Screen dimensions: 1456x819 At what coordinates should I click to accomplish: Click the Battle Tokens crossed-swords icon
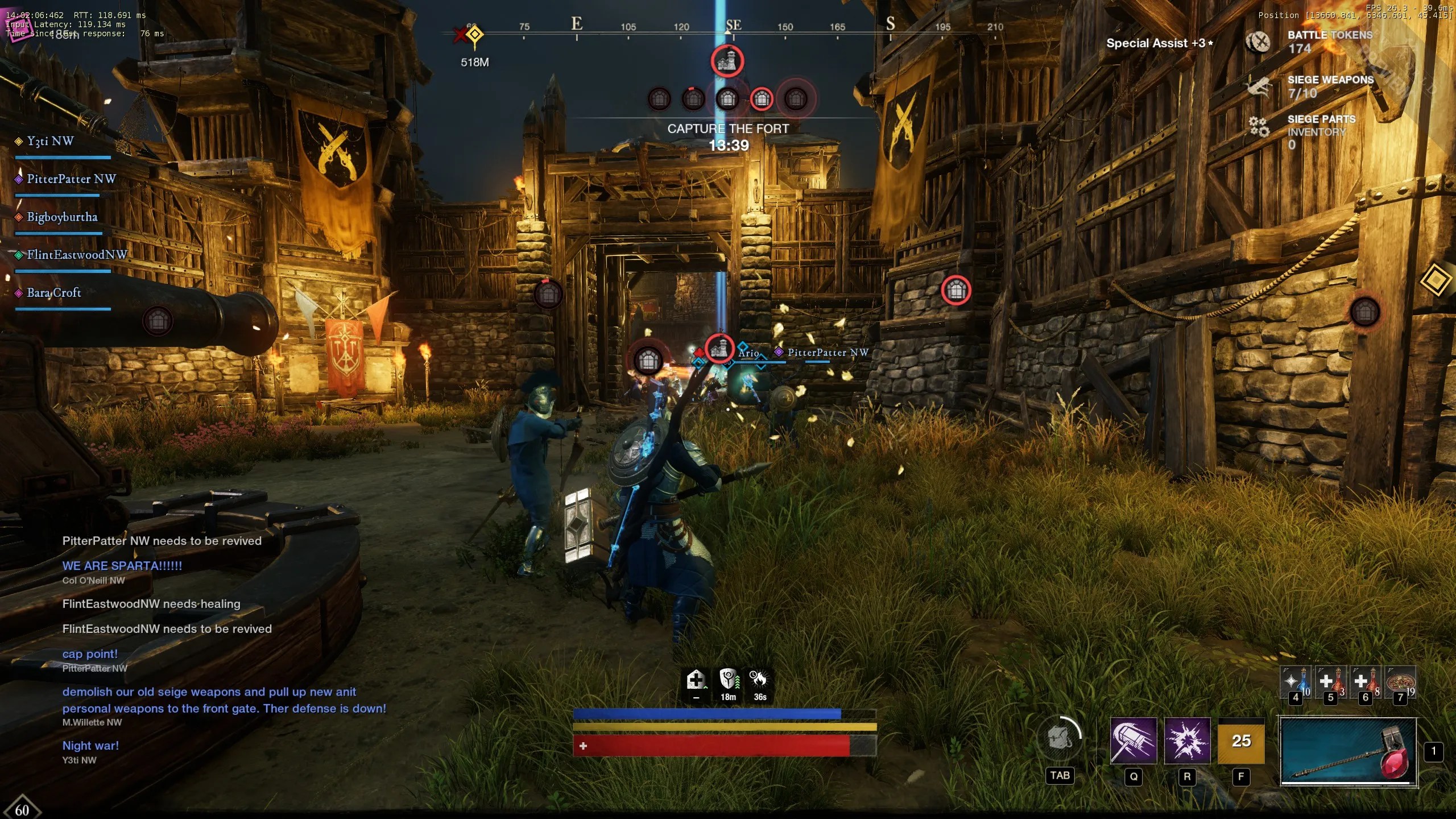(1258, 42)
